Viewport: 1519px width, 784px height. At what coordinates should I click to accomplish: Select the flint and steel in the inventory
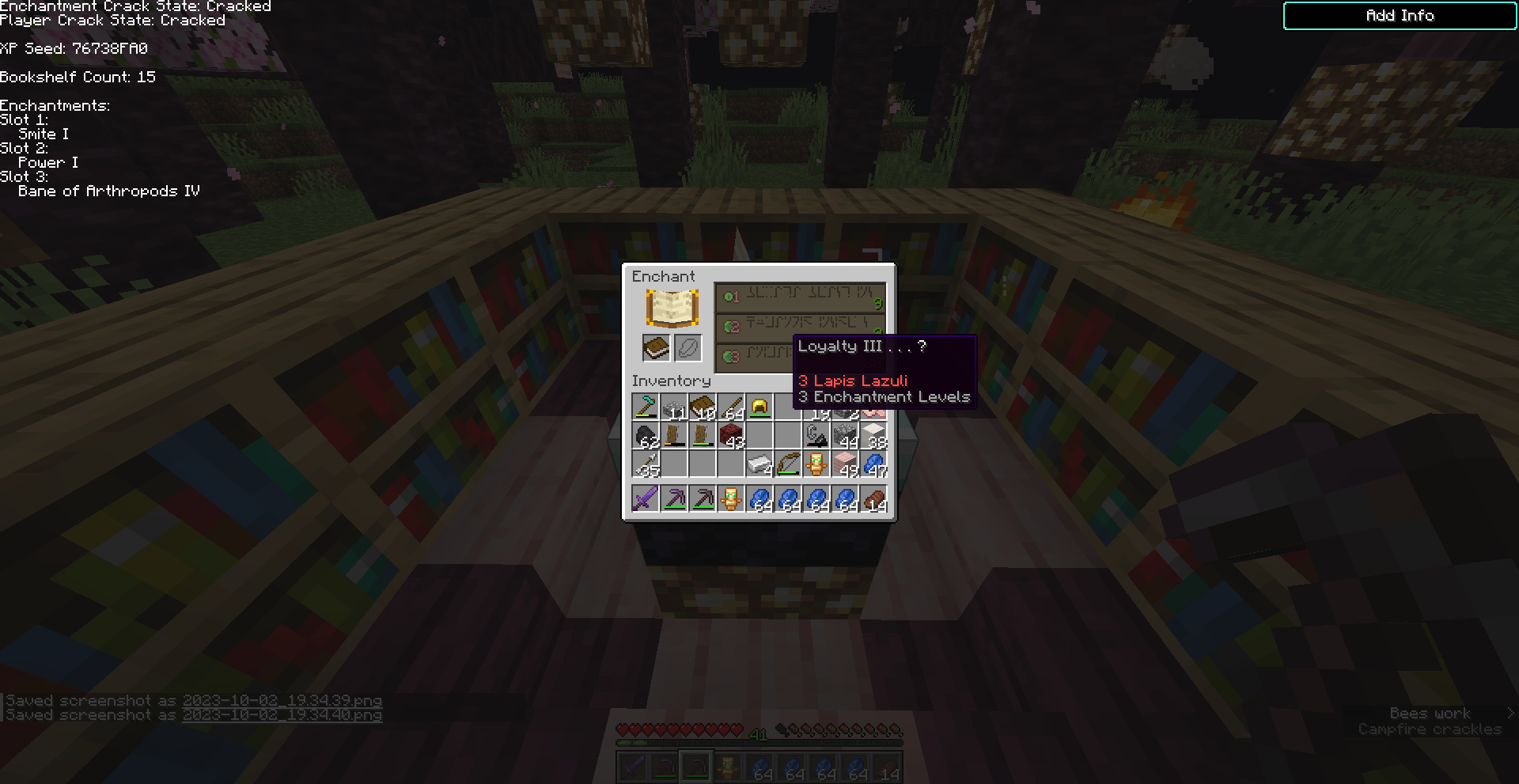(x=816, y=436)
